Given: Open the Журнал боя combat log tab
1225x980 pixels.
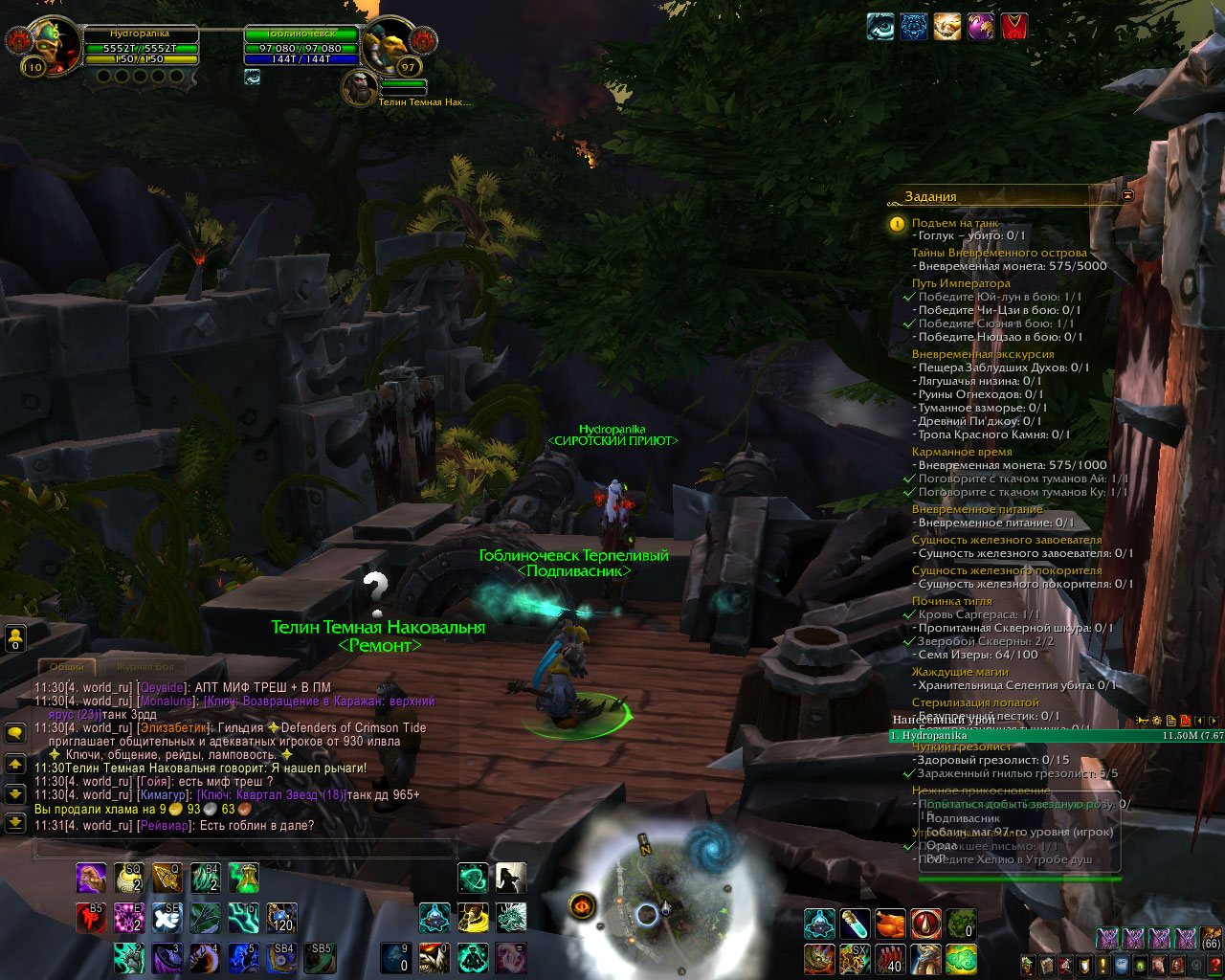Looking at the screenshot, I should 145,666.
